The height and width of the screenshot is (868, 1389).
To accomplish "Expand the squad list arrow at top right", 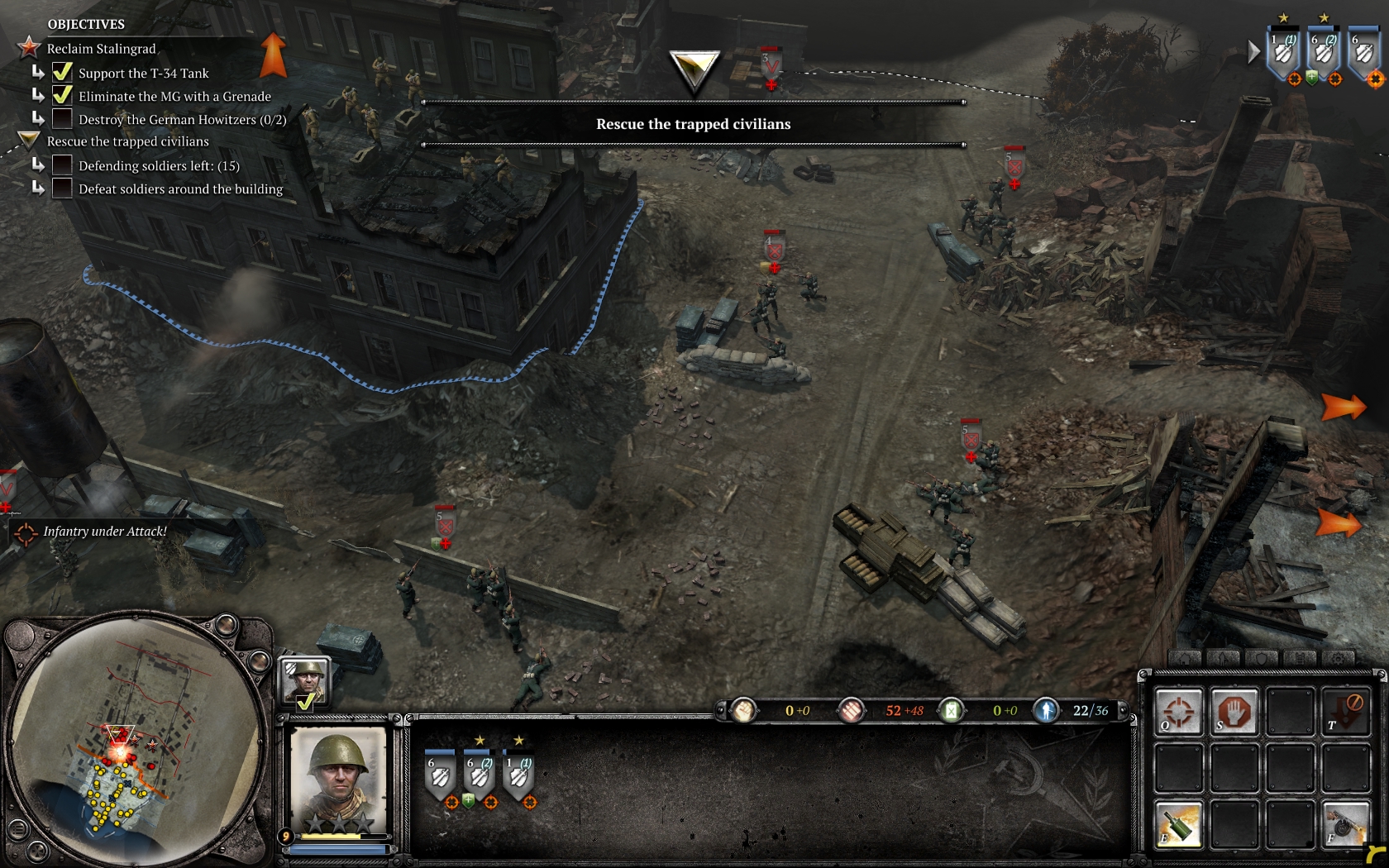I will click(1254, 52).
